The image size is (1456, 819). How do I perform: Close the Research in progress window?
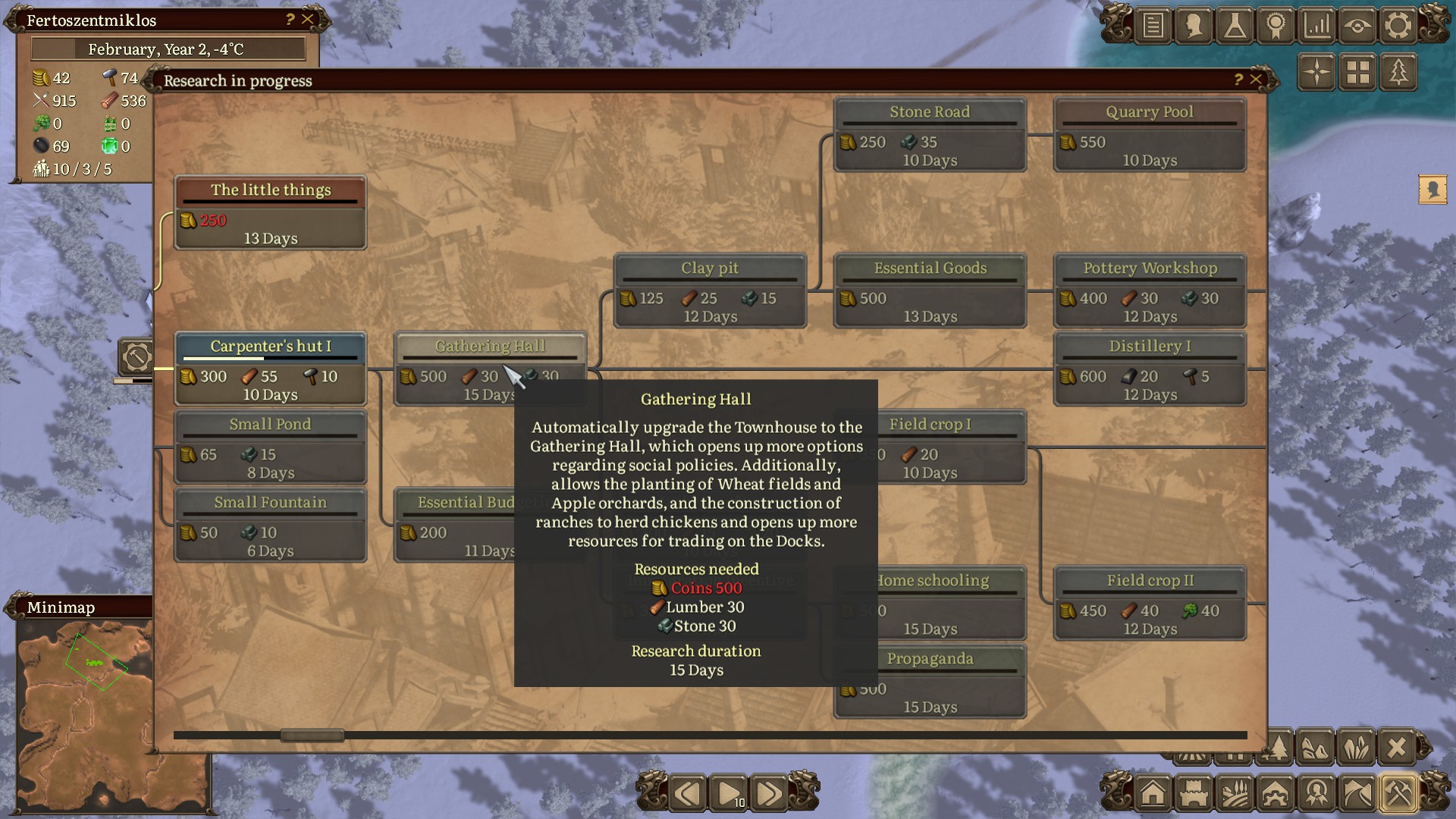[1256, 80]
